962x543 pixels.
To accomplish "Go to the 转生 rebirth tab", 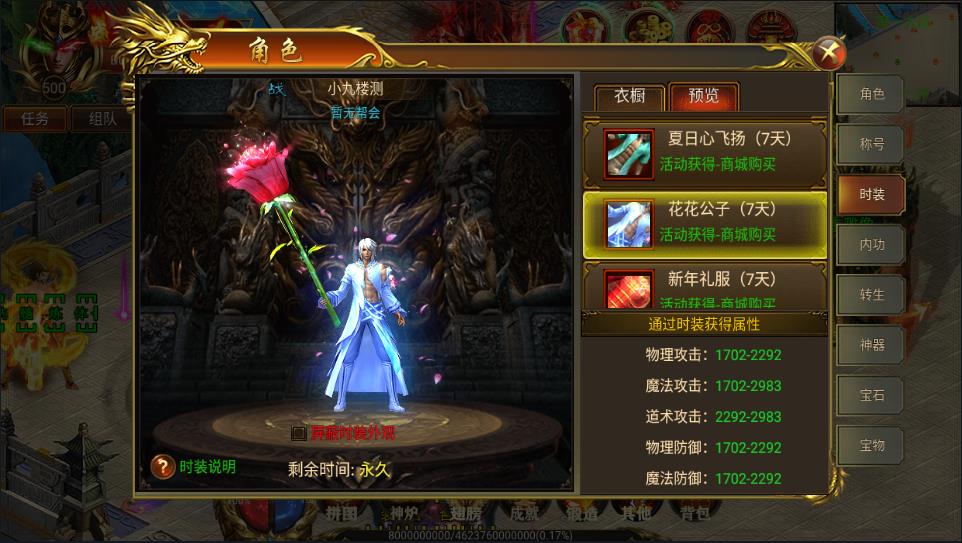I will [872, 295].
